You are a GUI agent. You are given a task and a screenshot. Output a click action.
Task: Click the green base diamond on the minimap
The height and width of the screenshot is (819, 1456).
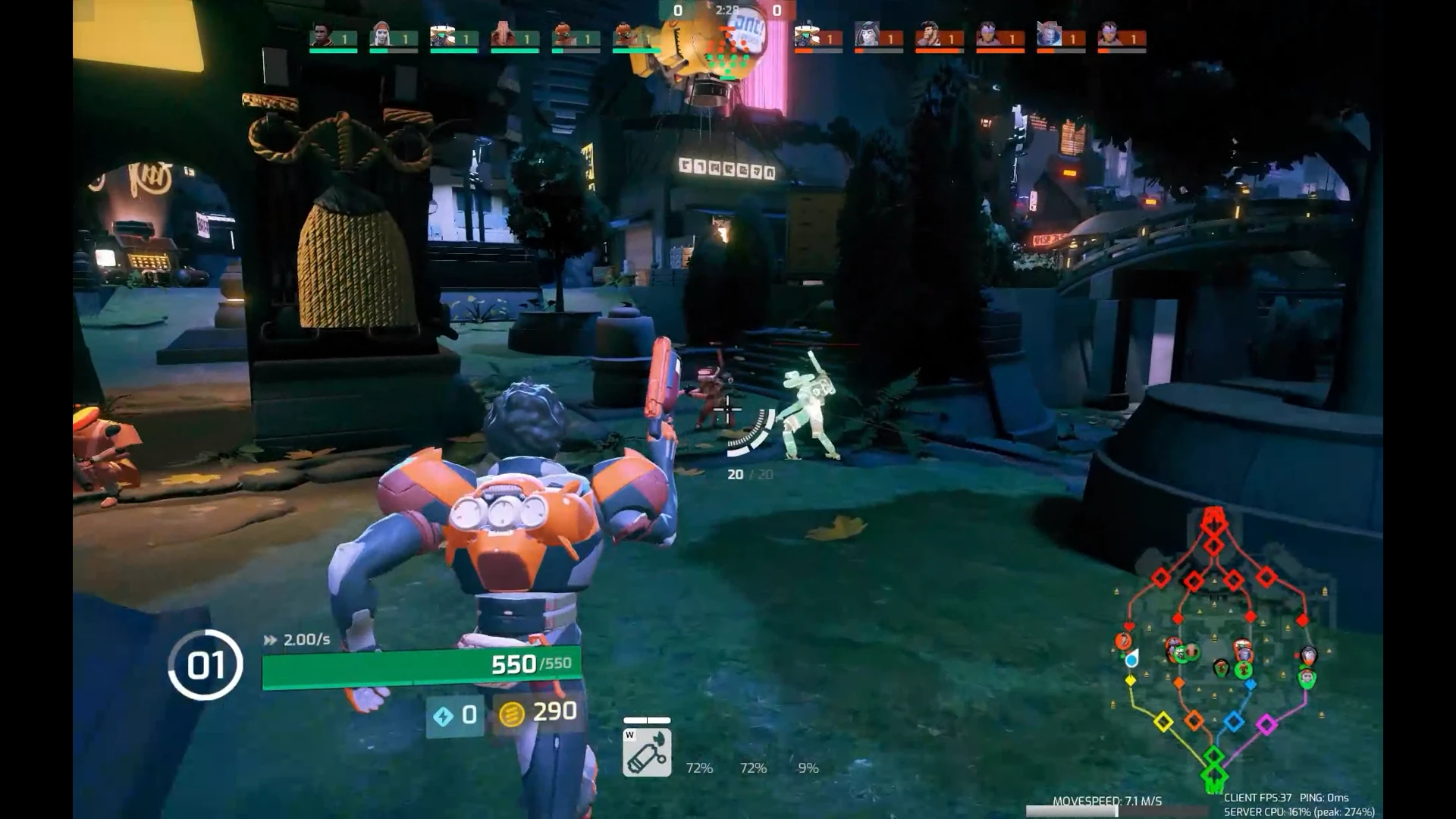[1214, 773]
